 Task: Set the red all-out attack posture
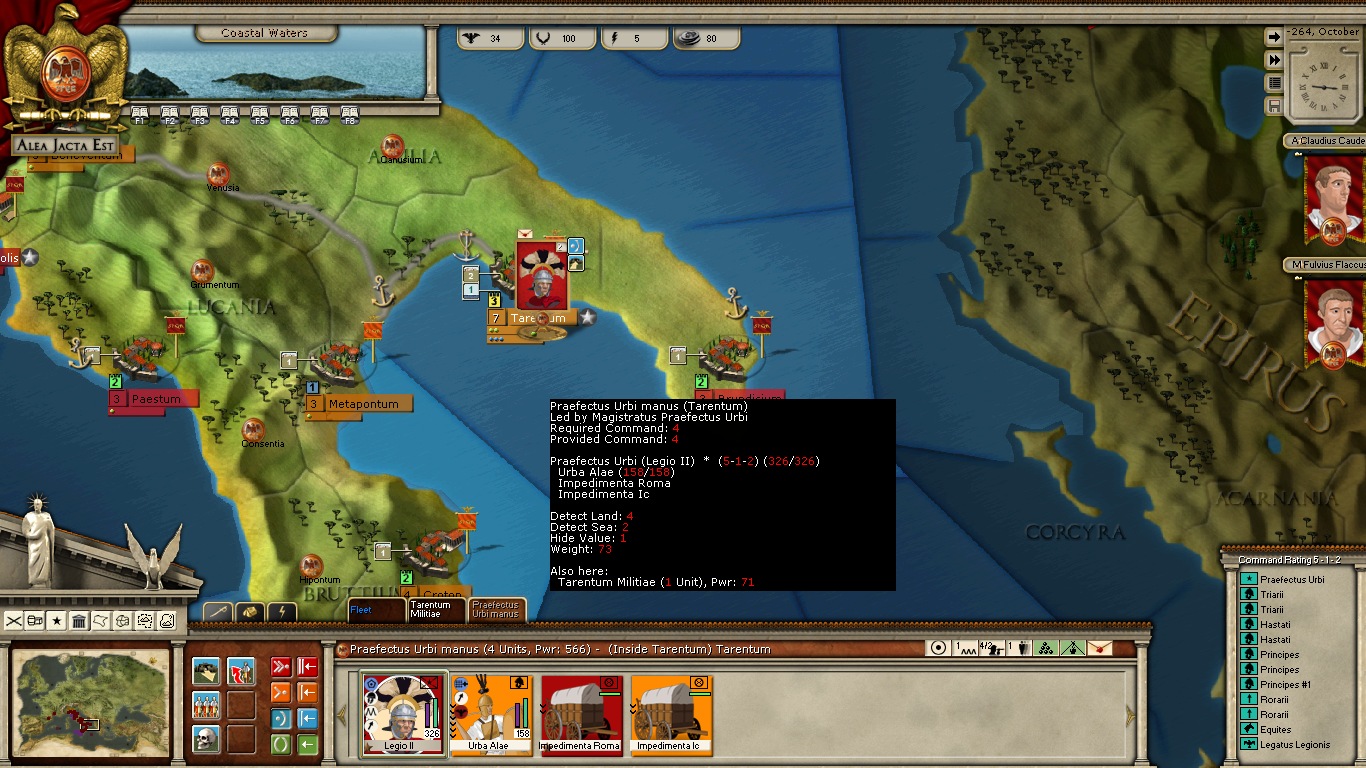click(x=281, y=667)
